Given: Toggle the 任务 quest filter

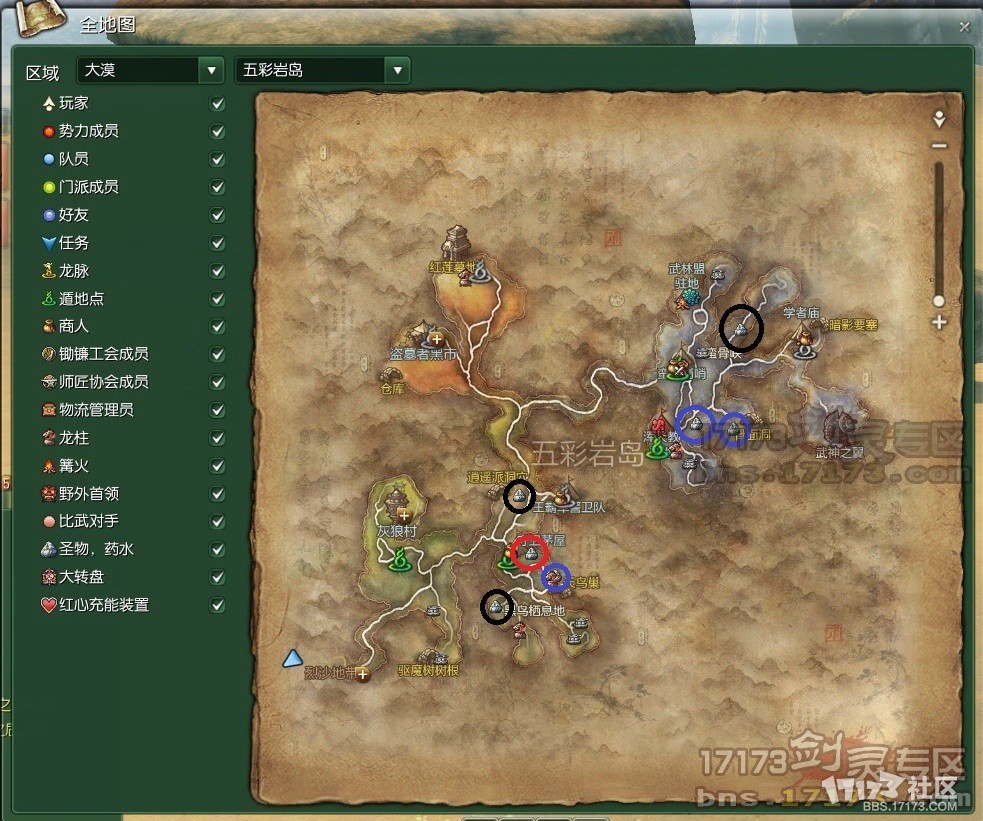Looking at the screenshot, I should [218, 243].
